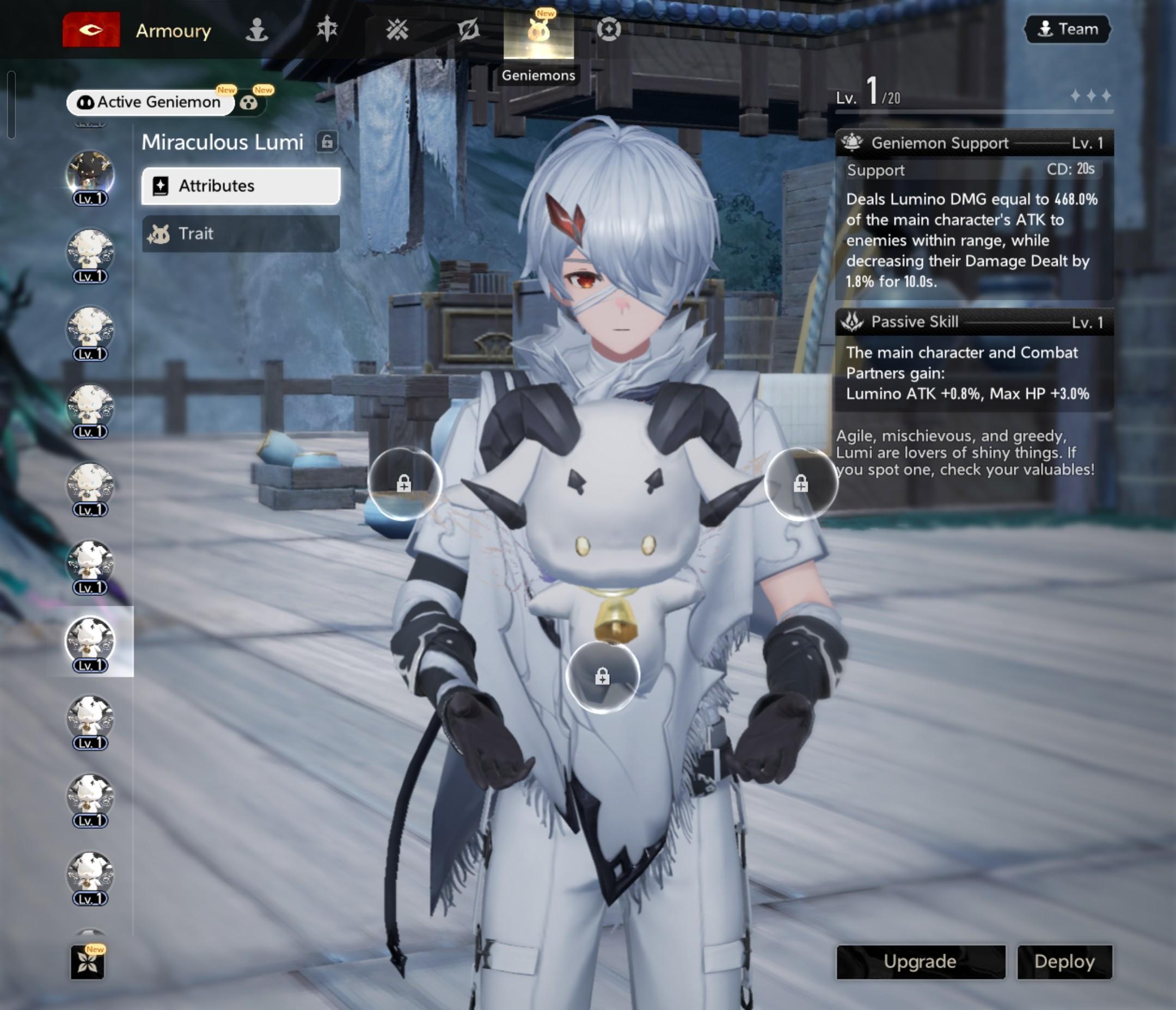
Task: Click the locked slot below the Lumi
Action: (x=602, y=676)
